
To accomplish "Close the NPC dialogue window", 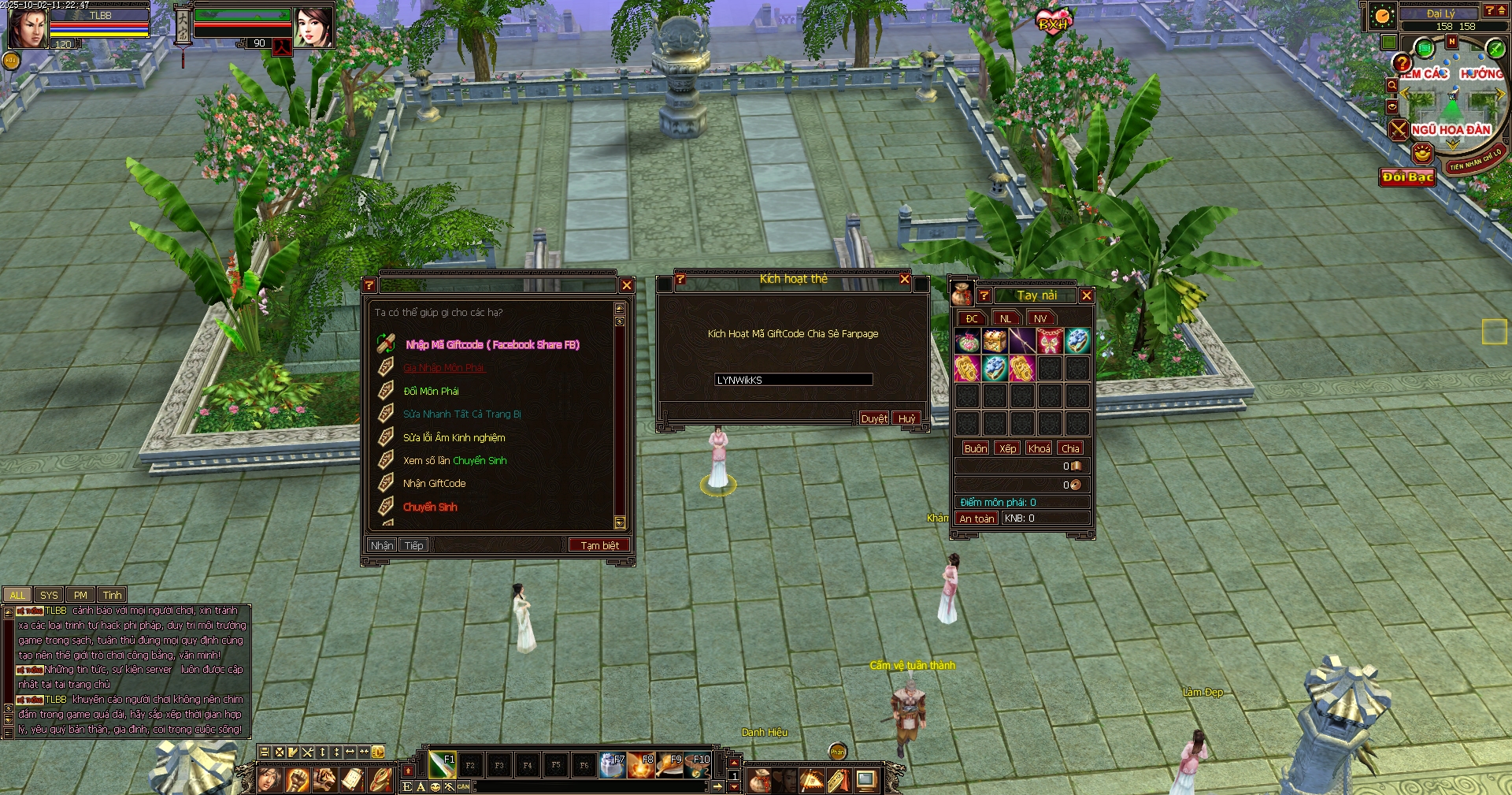I will click(x=627, y=285).
